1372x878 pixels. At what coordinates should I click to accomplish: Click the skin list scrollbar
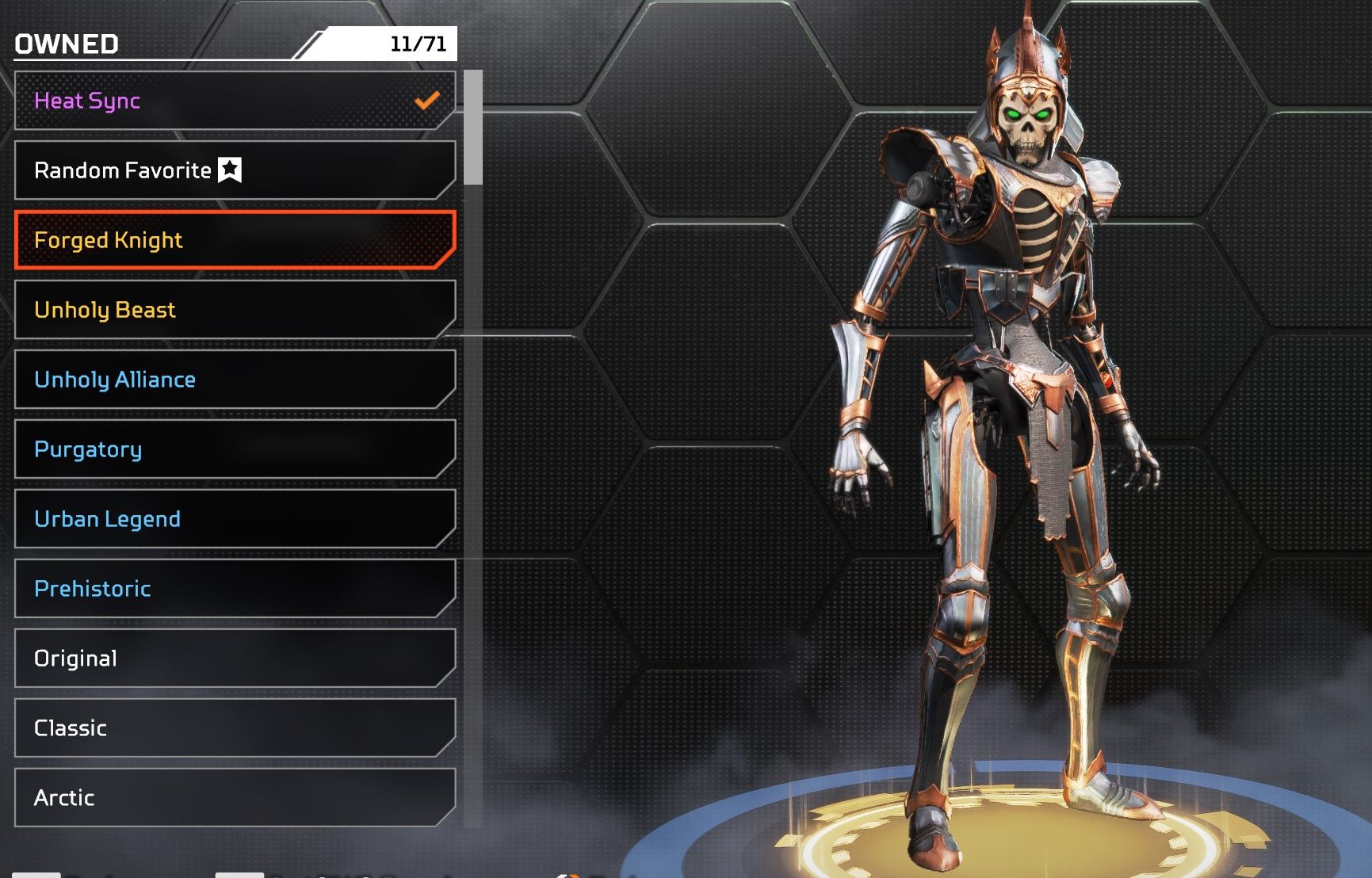click(x=473, y=128)
